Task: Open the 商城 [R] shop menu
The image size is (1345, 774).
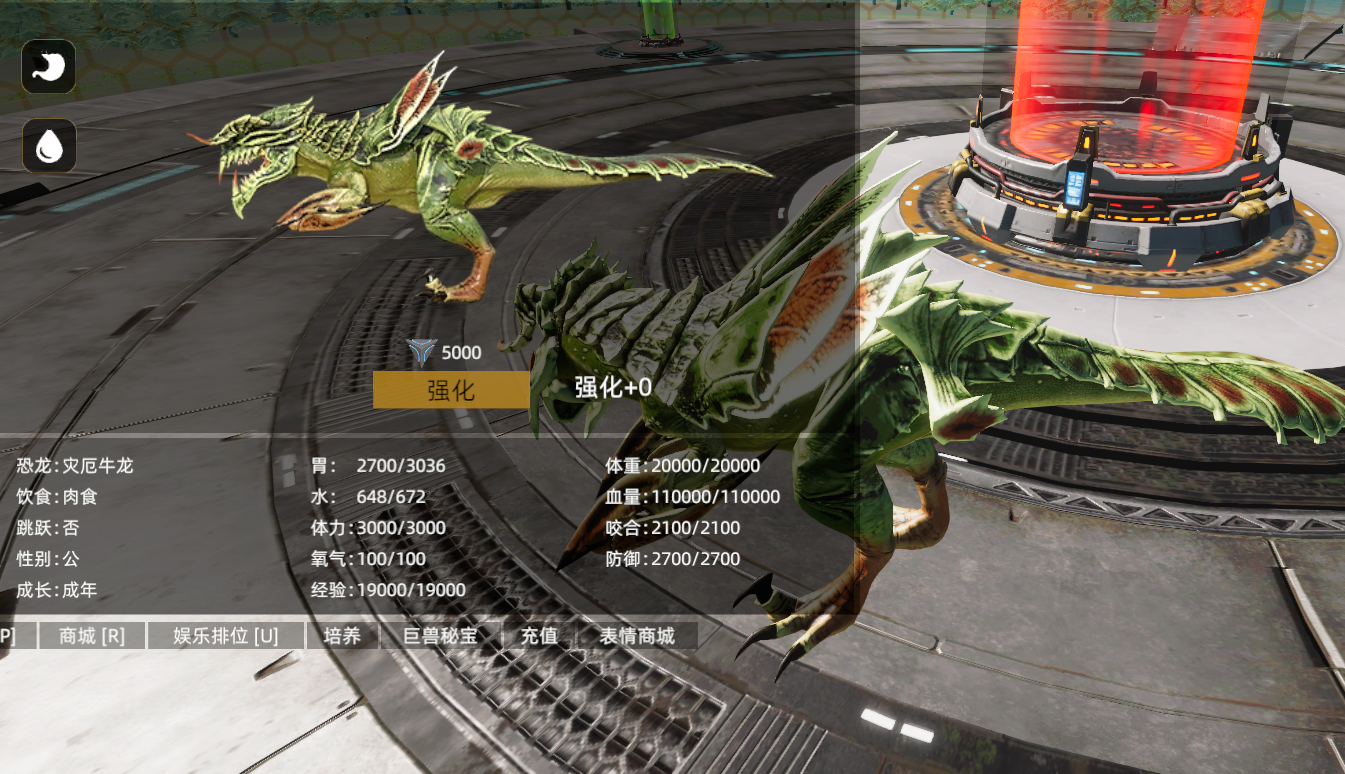Action: tap(91, 635)
